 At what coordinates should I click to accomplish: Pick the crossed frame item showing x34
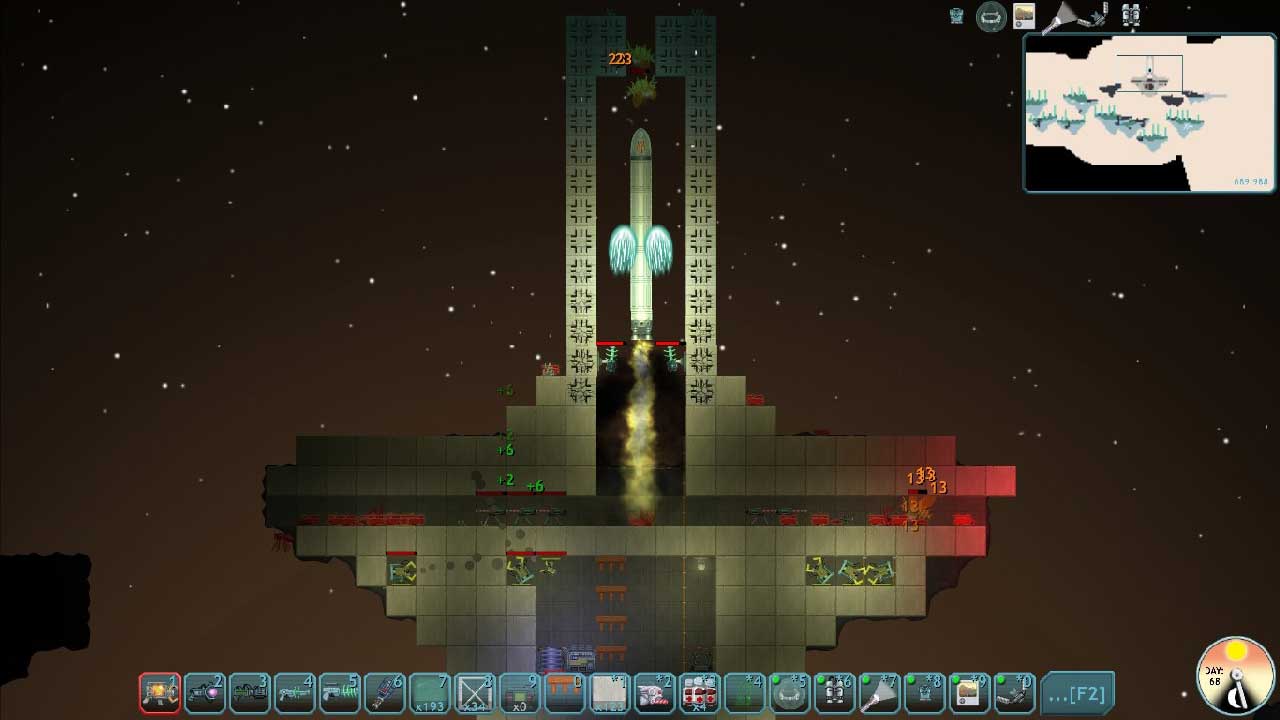(475, 692)
